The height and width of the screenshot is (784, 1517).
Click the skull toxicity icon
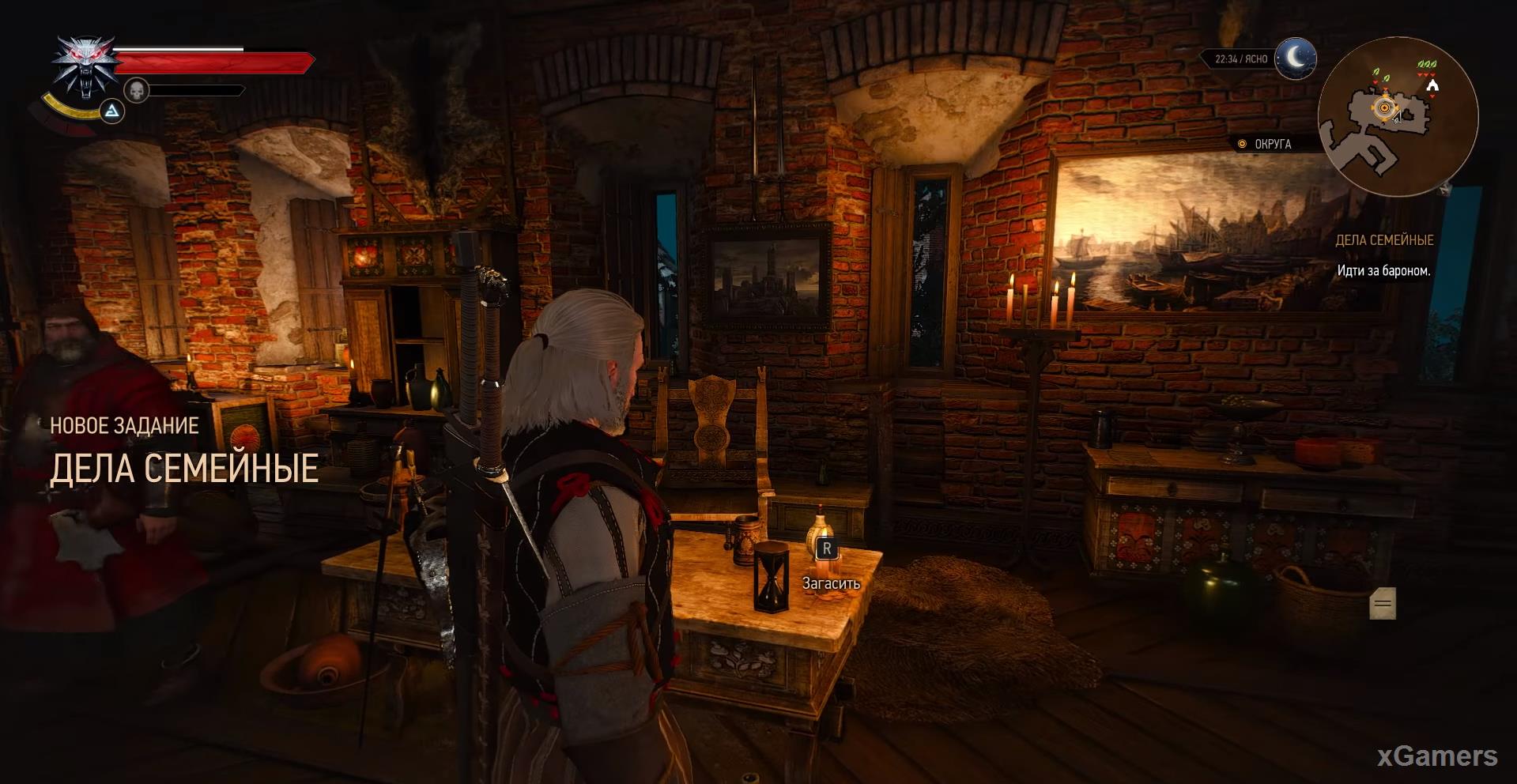(x=137, y=90)
